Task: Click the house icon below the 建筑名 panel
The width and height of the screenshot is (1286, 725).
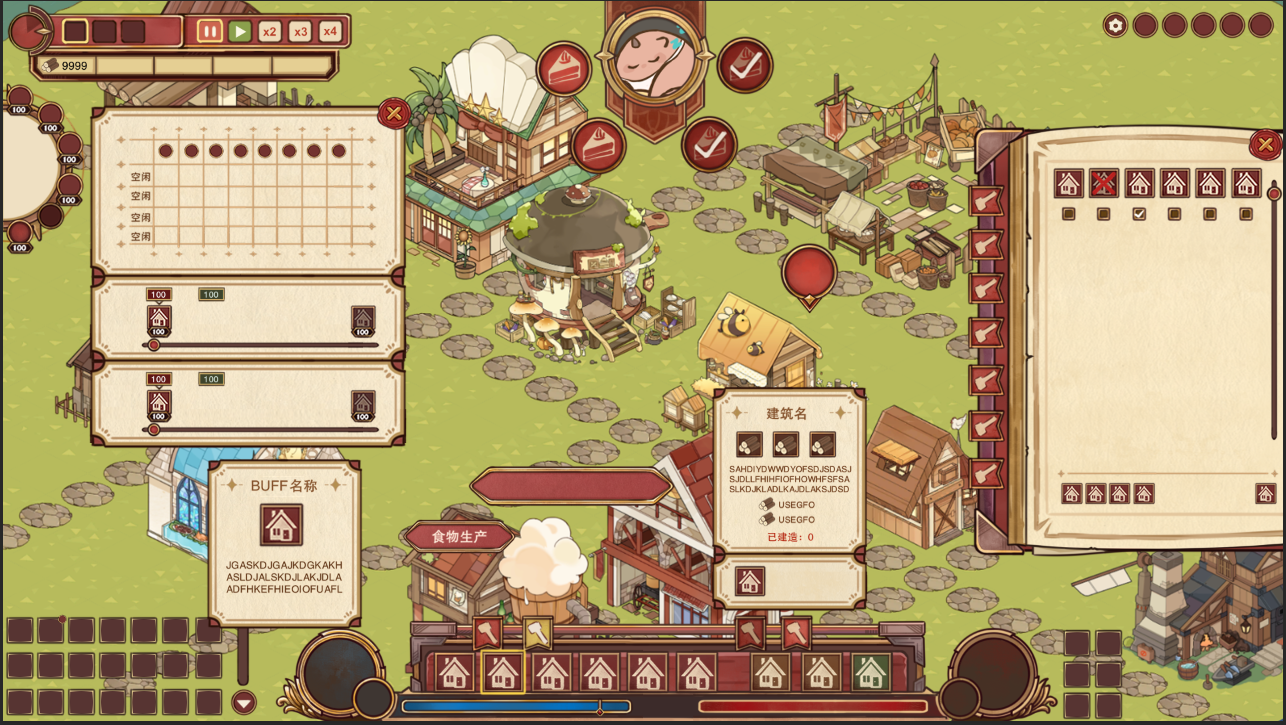Action: (750, 582)
